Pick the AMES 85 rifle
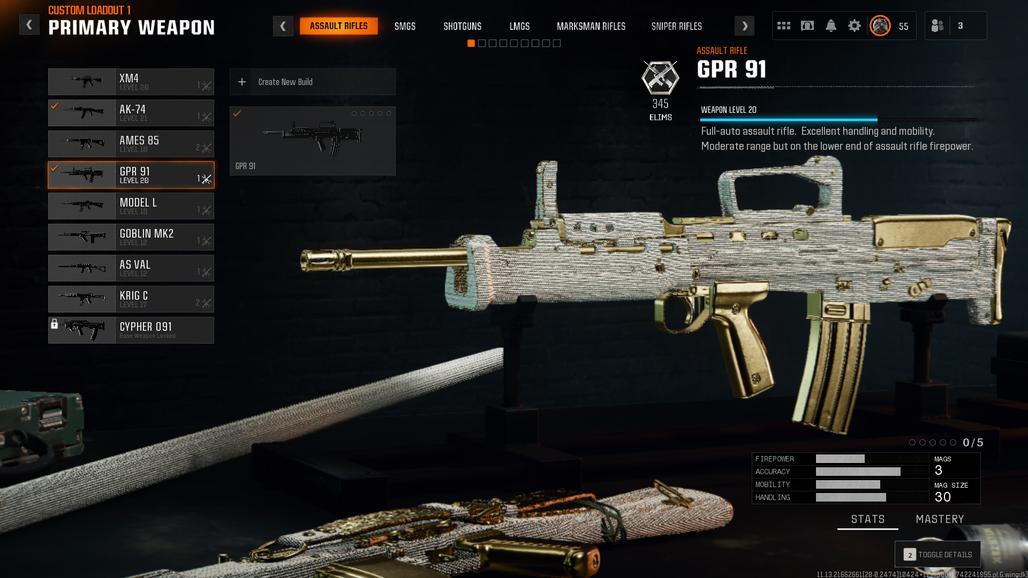This screenshot has width=1028, height=578. pyautogui.click(x=131, y=144)
